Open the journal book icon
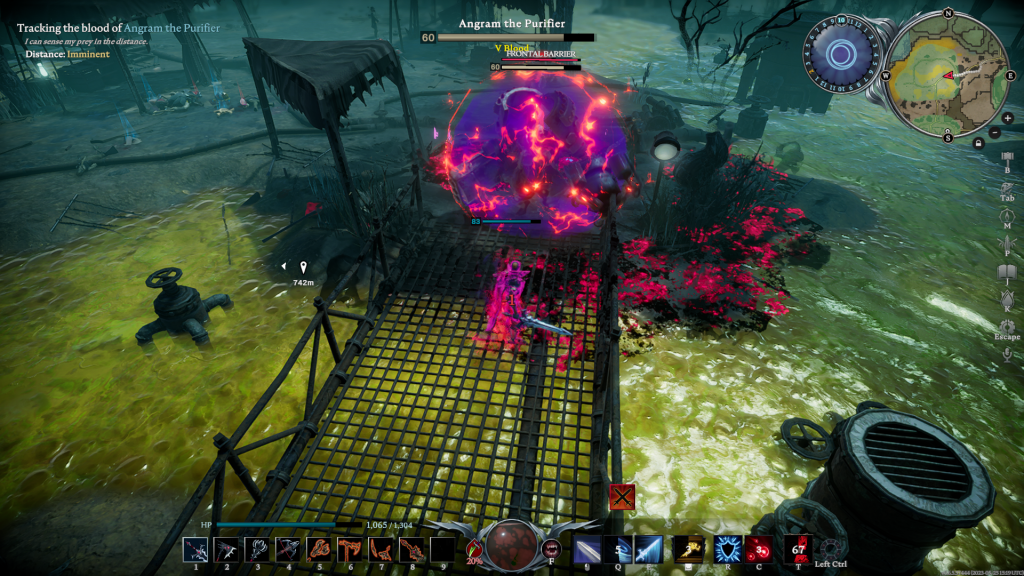Screen dimensions: 1024x576 (x=1007, y=272)
